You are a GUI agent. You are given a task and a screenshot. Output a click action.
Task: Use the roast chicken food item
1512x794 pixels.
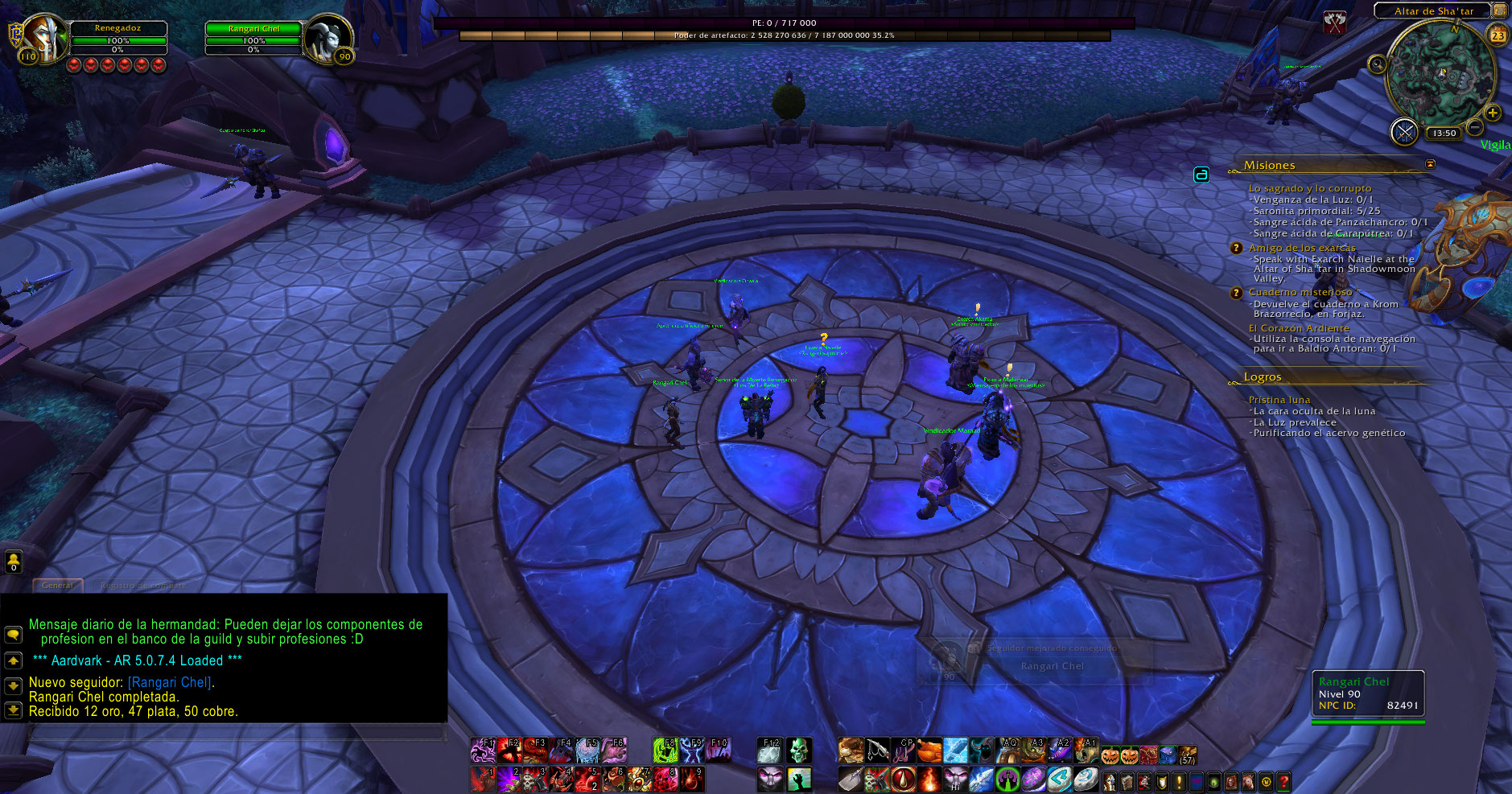coord(929,751)
